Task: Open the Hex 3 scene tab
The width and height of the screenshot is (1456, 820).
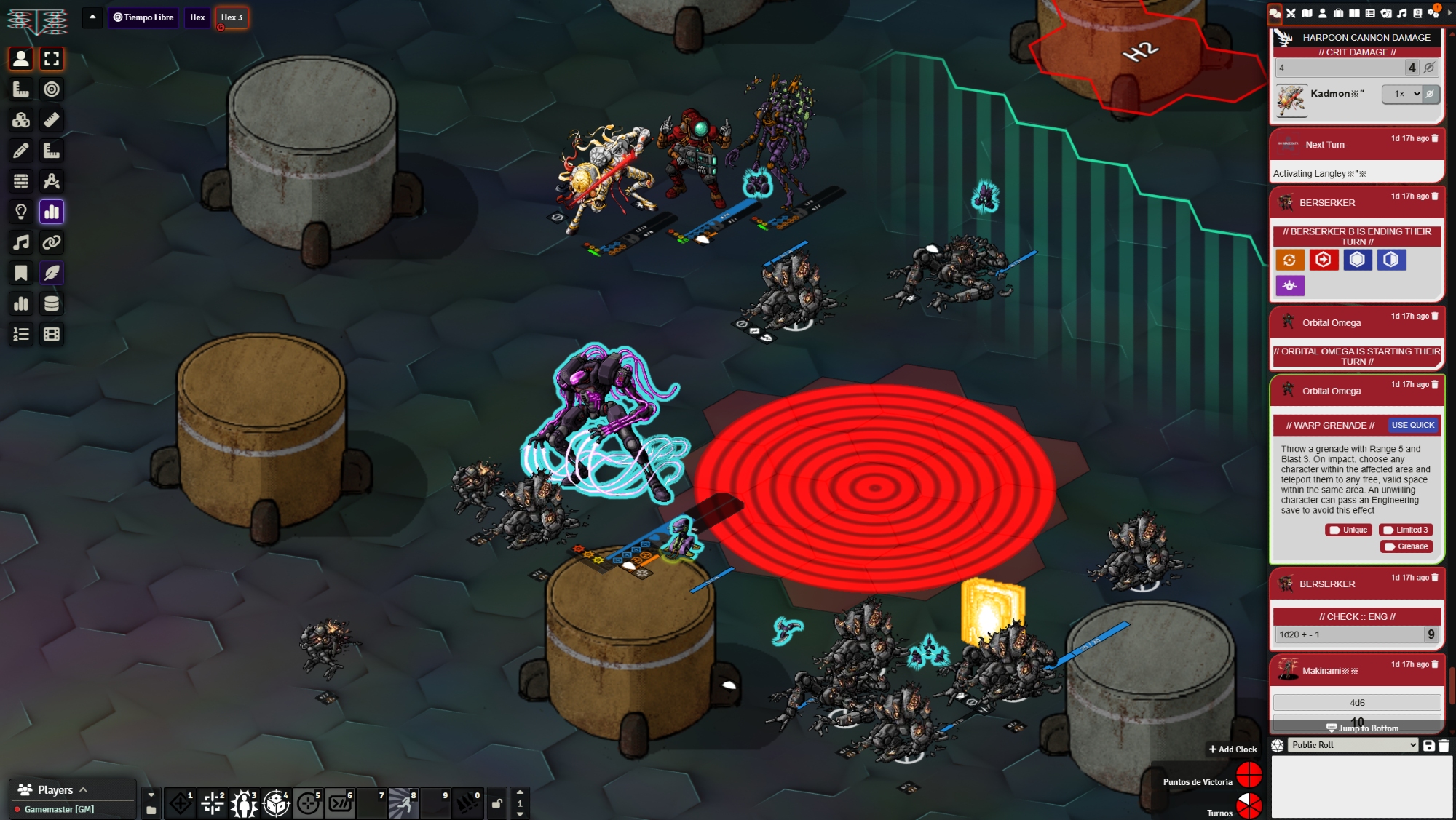Action: pyautogui.click(x=232, y=17)
